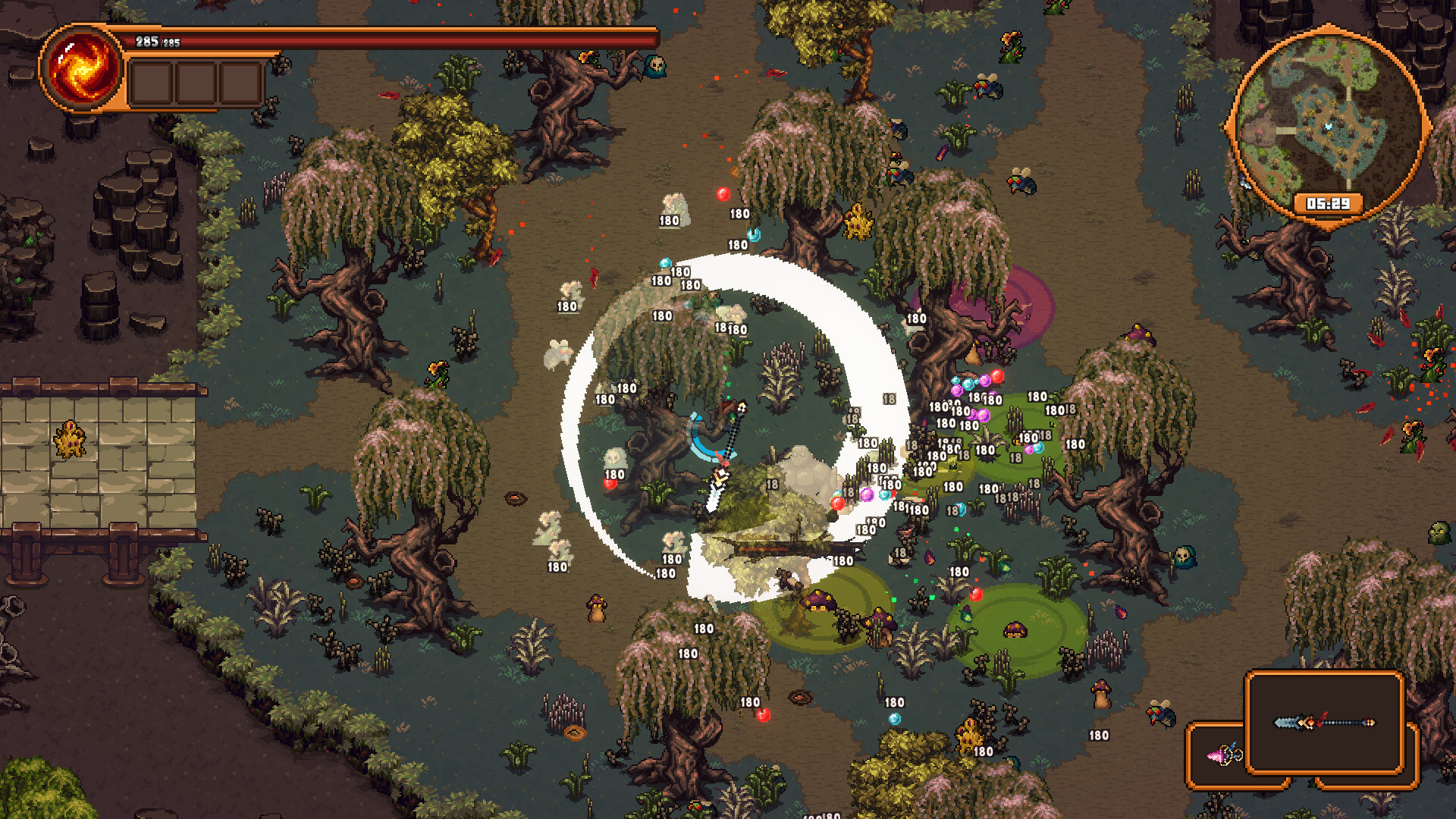
Task: Click the player position marker on the minimap
Action: [x=1329, y=127]
